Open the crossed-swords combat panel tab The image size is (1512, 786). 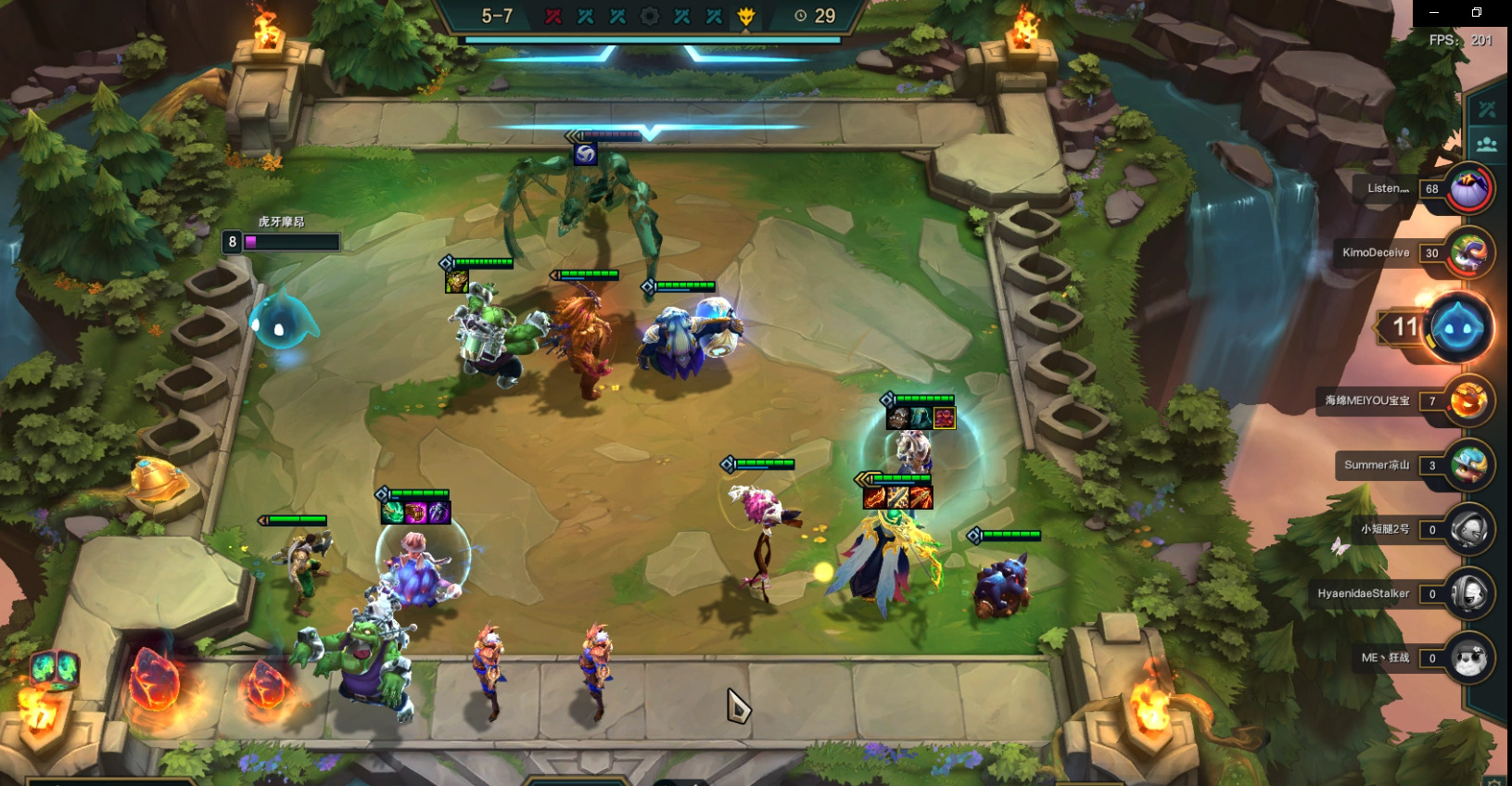[1488, 109]
